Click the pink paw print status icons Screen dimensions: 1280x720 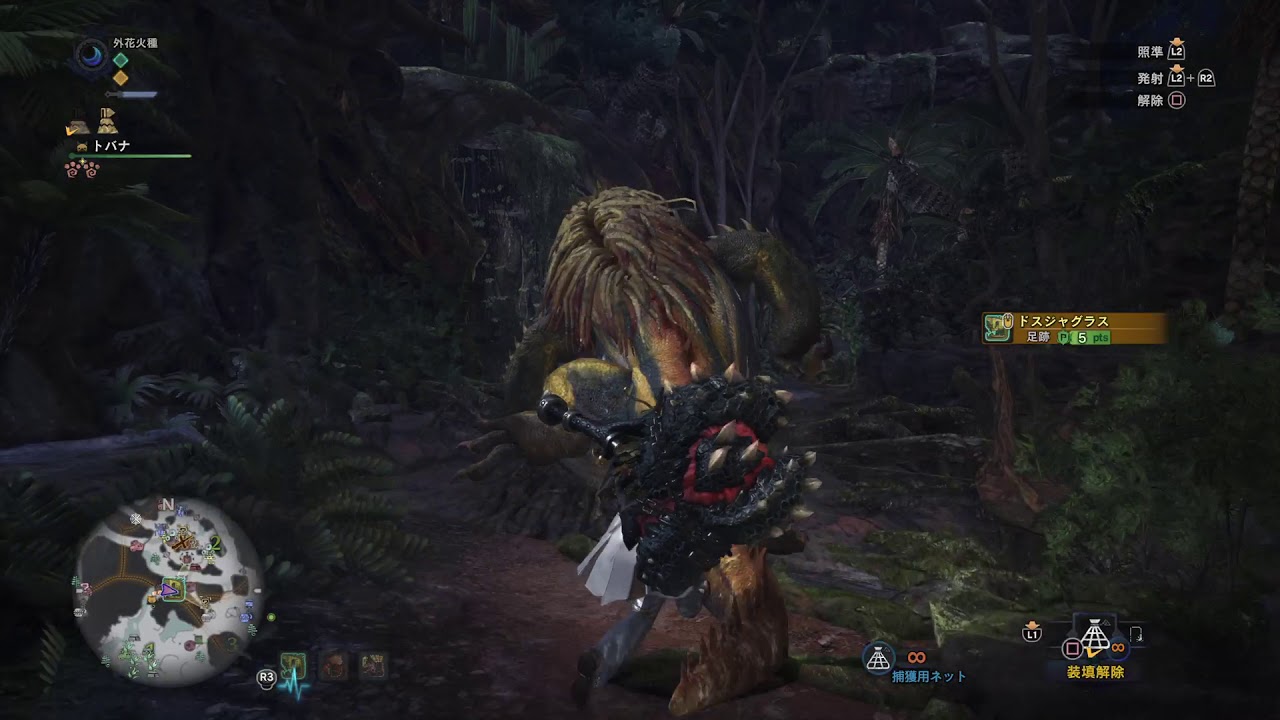82,170
